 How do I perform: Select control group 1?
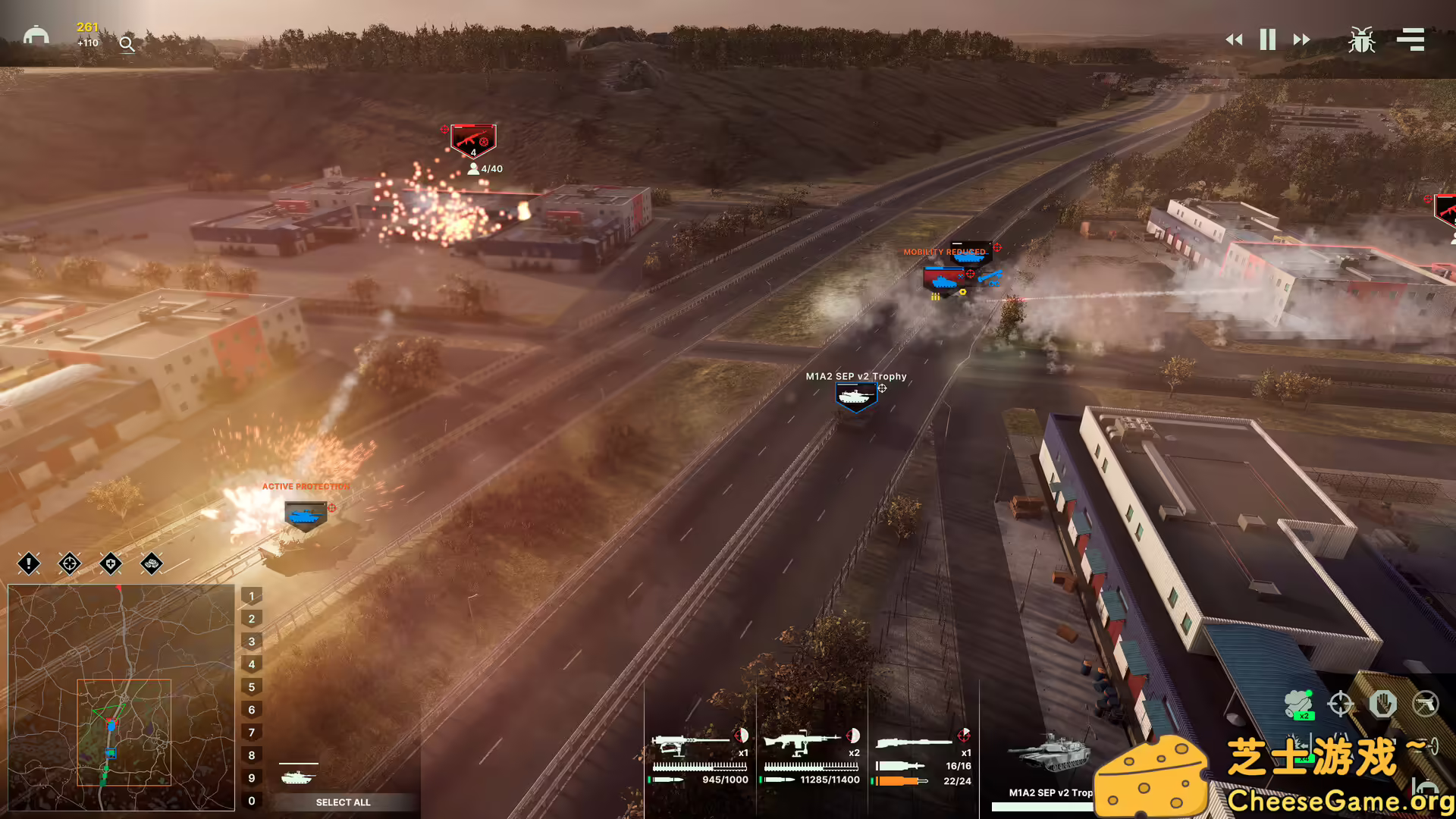(252, 596)
